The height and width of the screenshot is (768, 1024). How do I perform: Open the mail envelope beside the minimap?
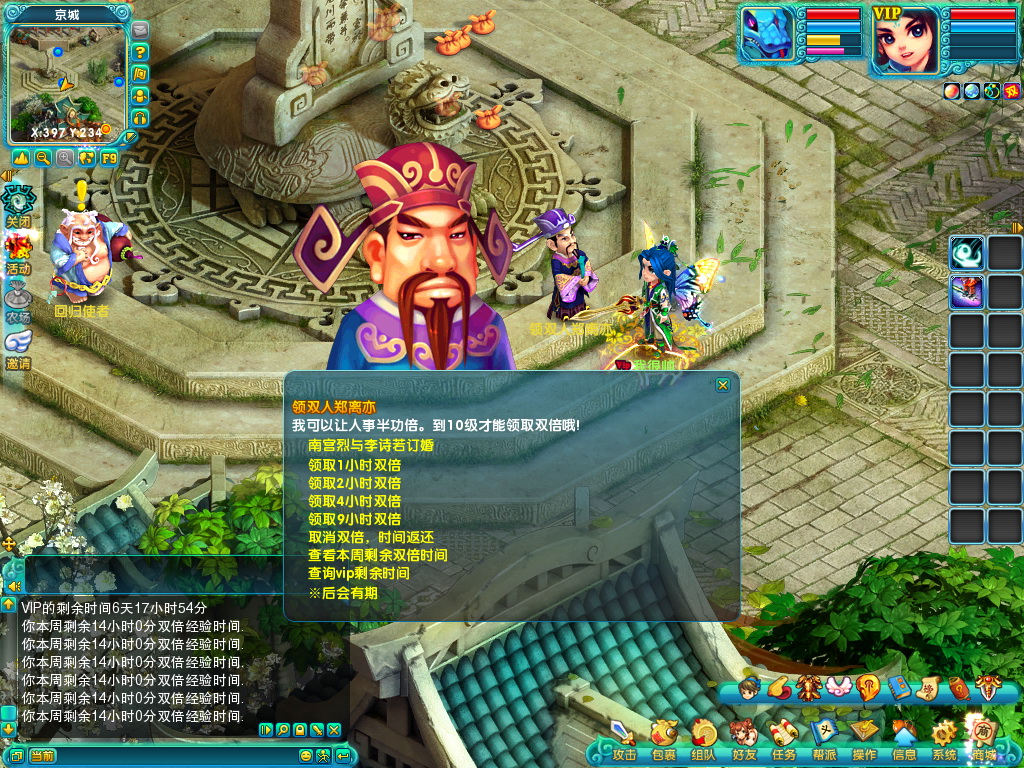pyautogui.click(x=140, y=31)
